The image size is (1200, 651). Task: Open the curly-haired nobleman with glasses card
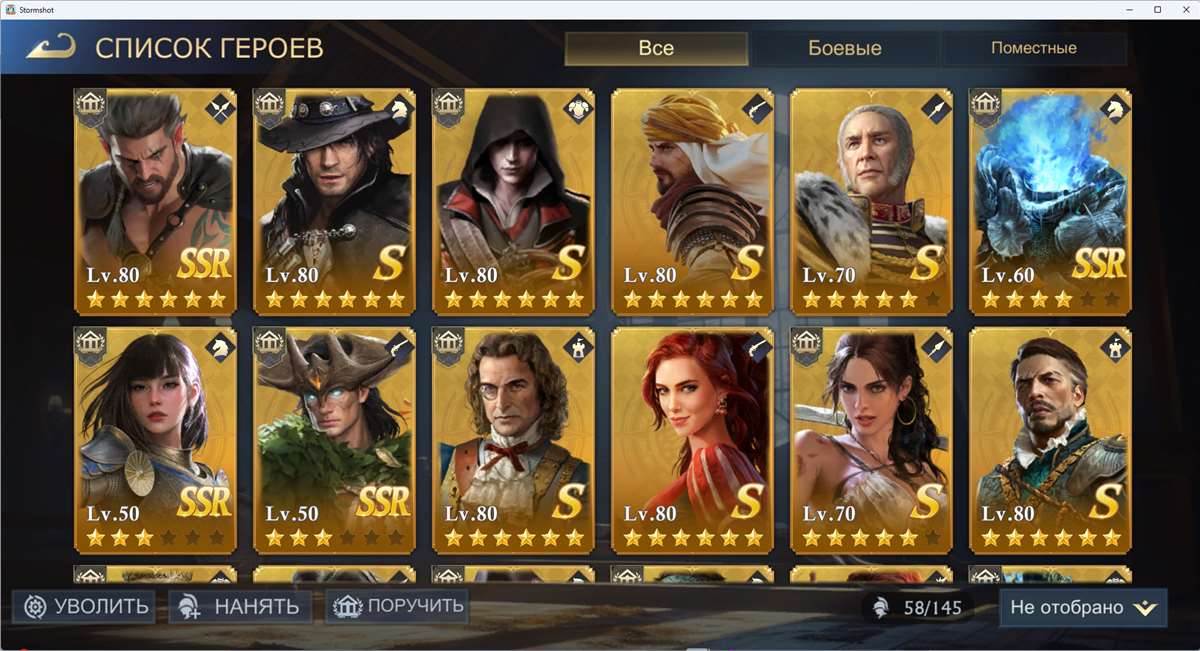point(514,438)
